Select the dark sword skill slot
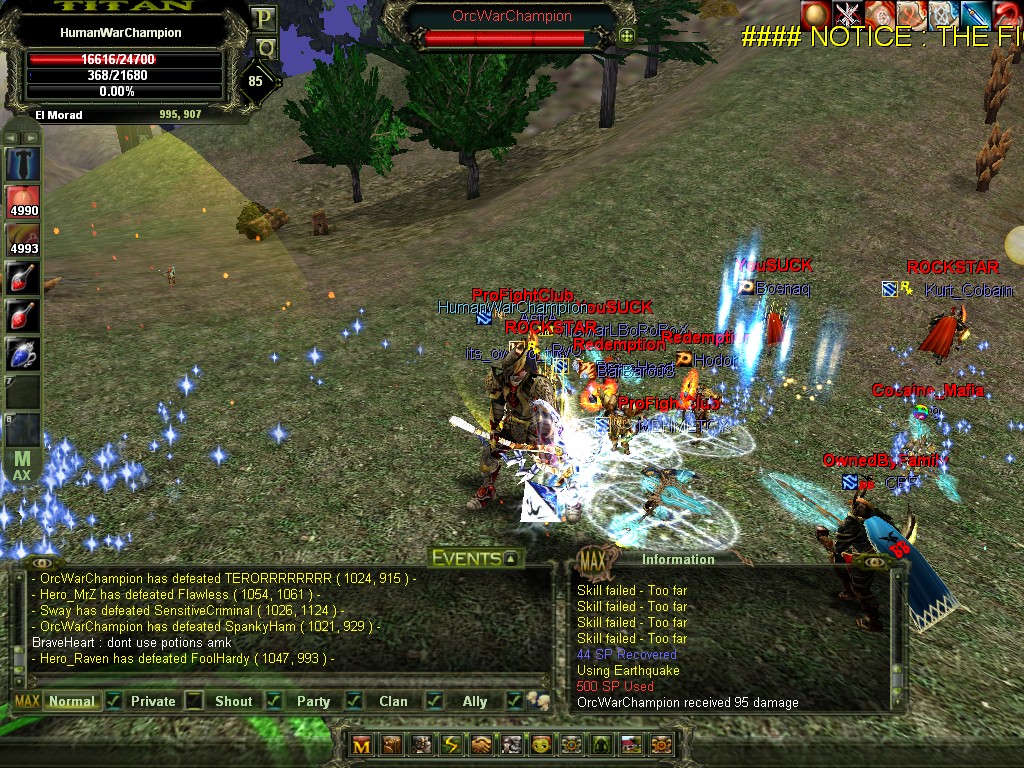The height and width of the screenshot is (768, 1024). click(x=22, y=163)
